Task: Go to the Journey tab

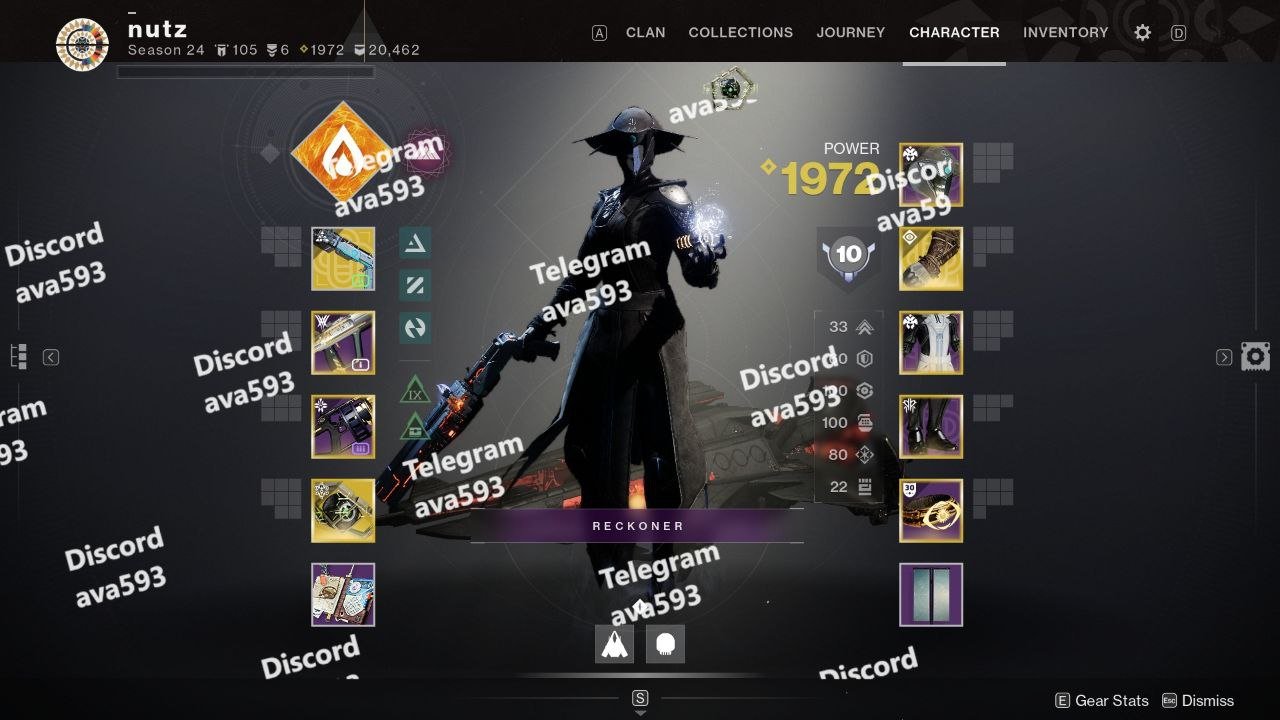Action: point(850,32)
